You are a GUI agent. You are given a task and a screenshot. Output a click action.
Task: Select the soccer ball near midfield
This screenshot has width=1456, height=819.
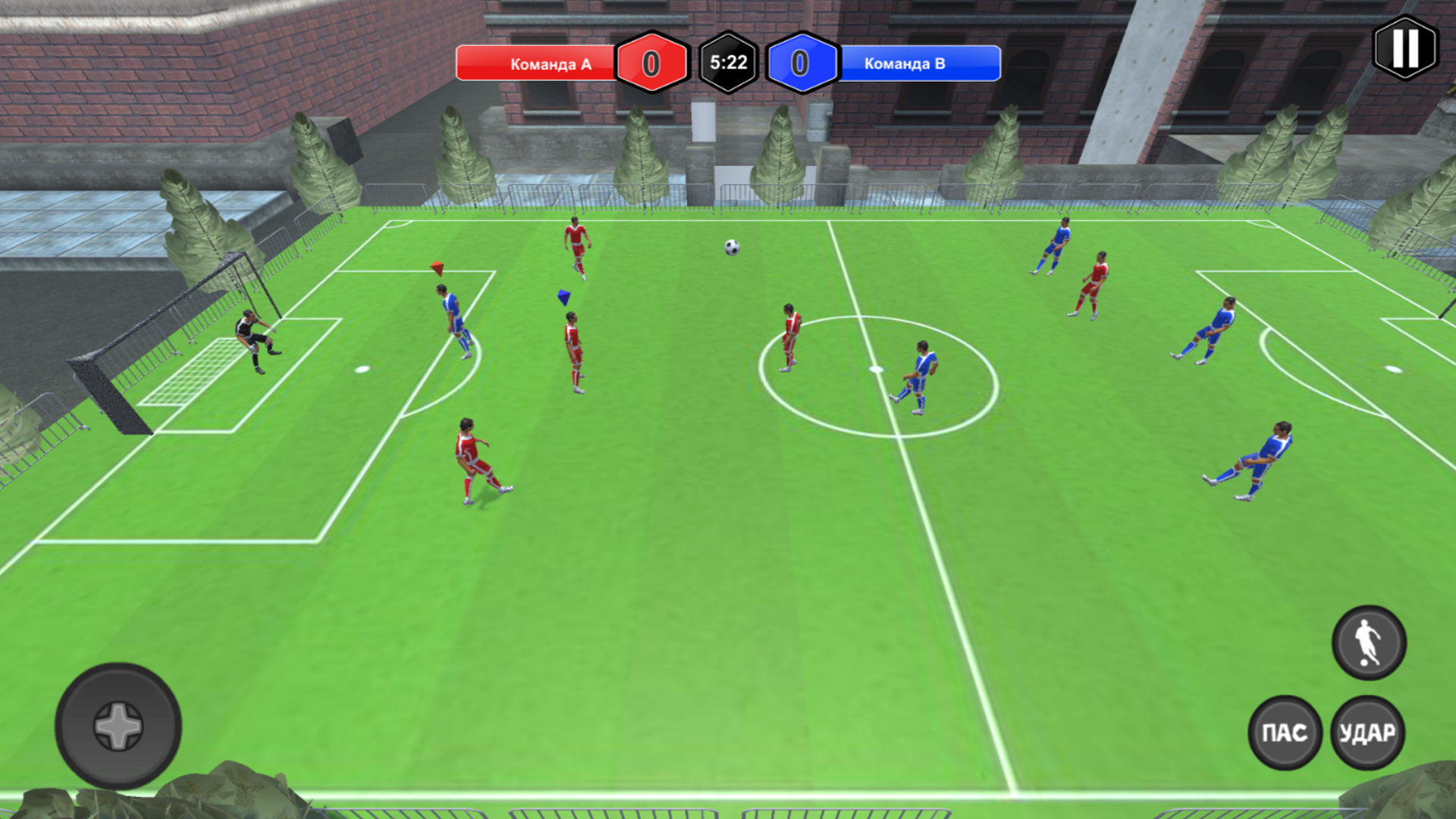click(730, 249)
